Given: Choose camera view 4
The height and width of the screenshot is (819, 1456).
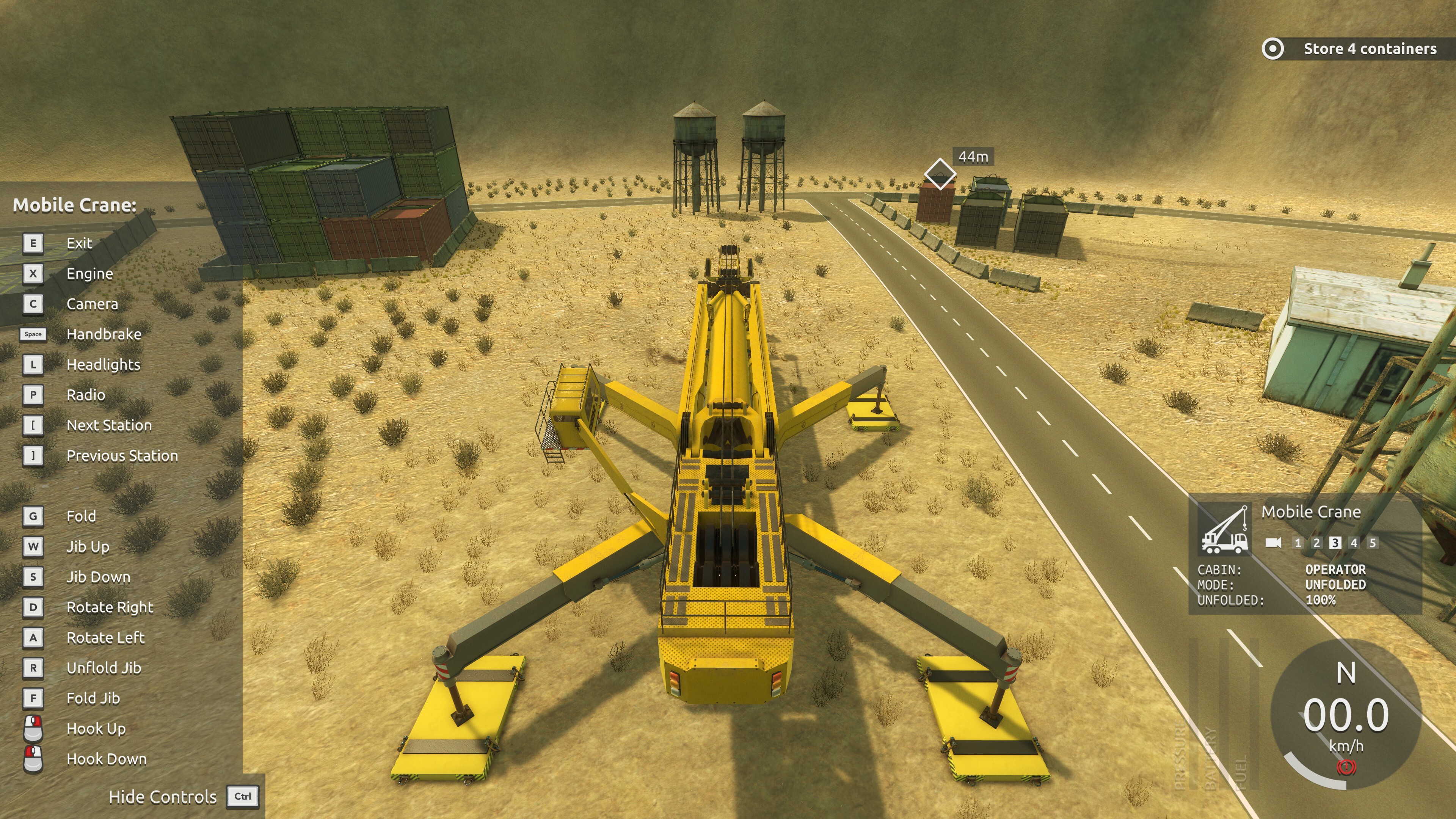Looking at the screenshot, I should point(1354,543).
